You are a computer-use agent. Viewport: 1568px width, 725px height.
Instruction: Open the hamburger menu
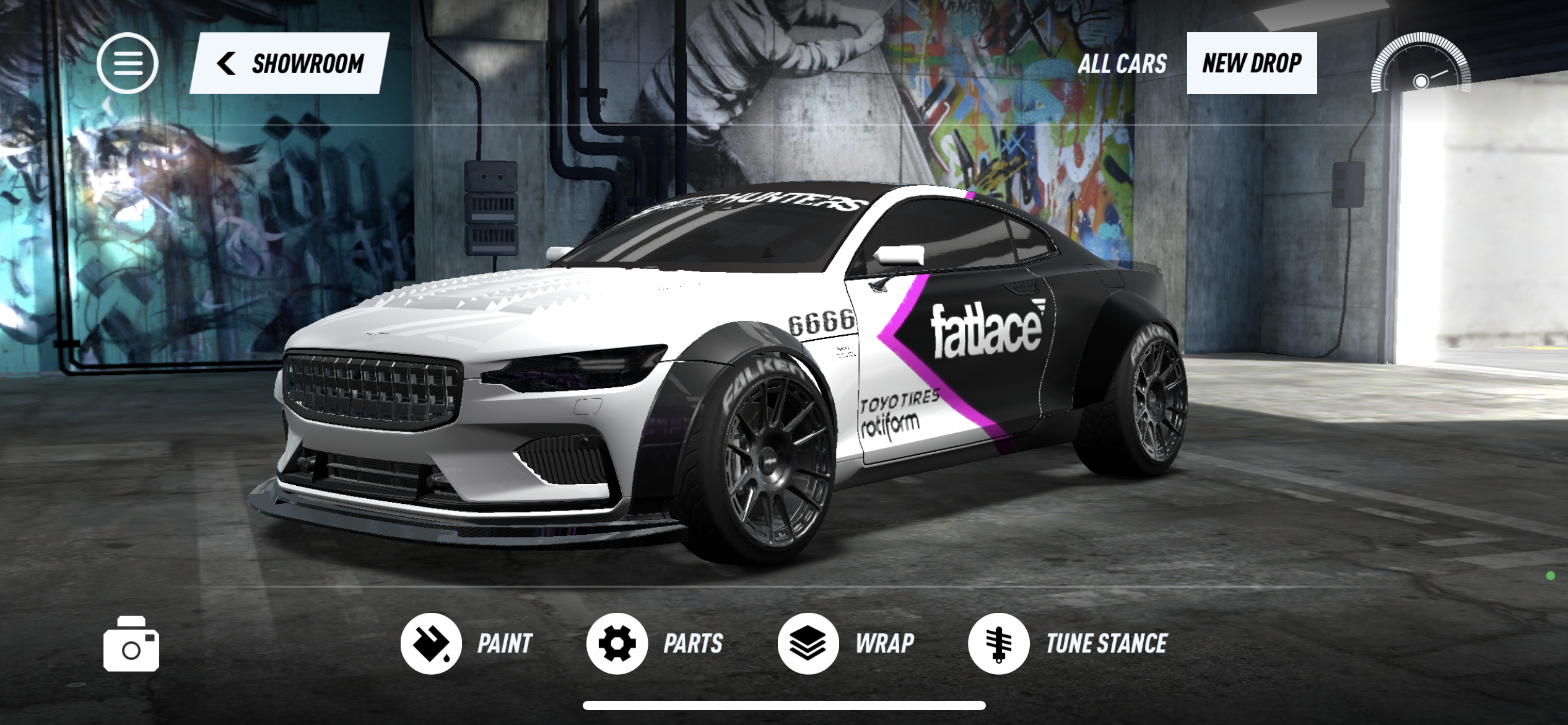click(128, 63)
